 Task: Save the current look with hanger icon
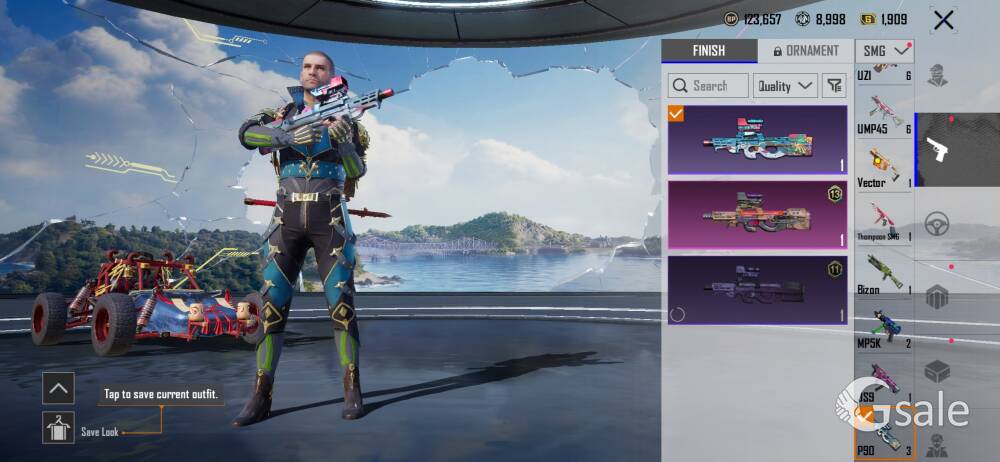[58, 428]
